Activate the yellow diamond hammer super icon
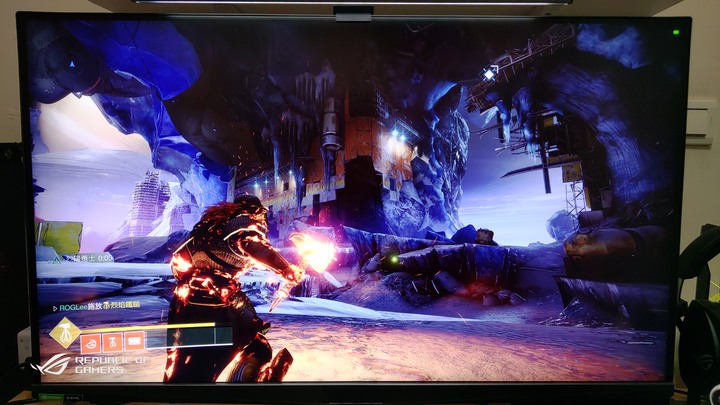720x405 pixels. (65, 334)
